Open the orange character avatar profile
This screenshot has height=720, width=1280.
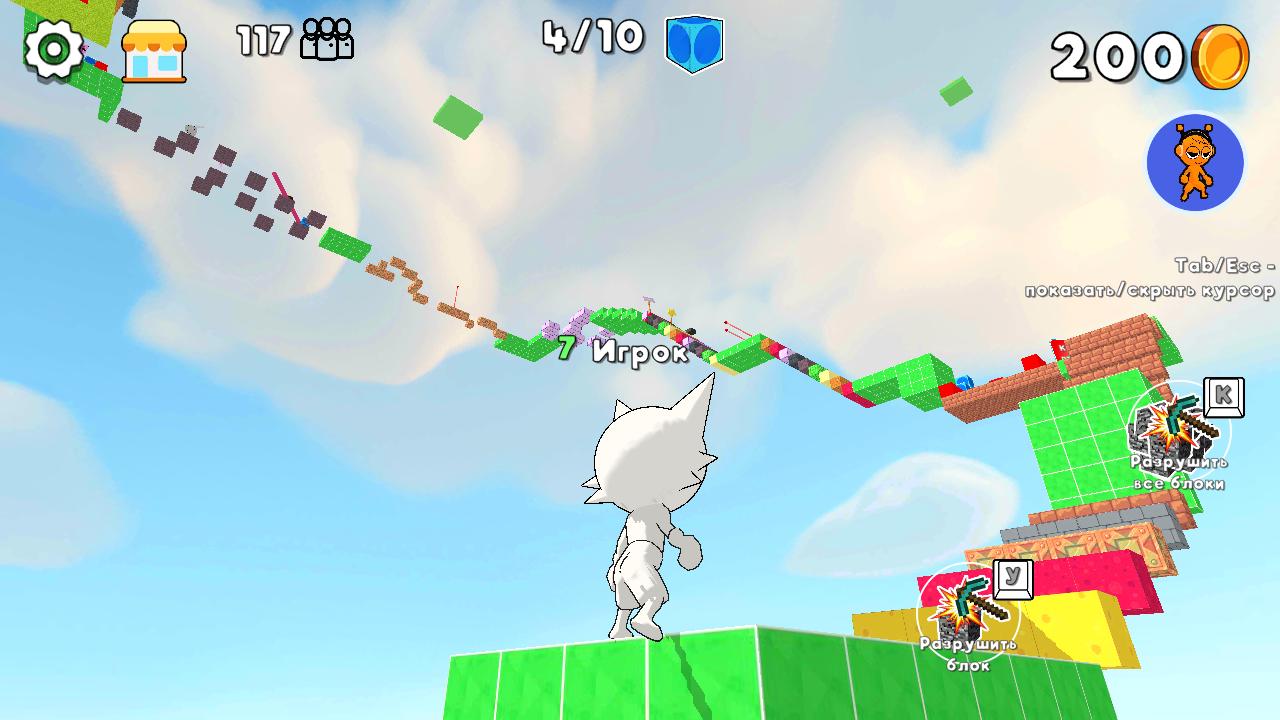pos(1196,162)
